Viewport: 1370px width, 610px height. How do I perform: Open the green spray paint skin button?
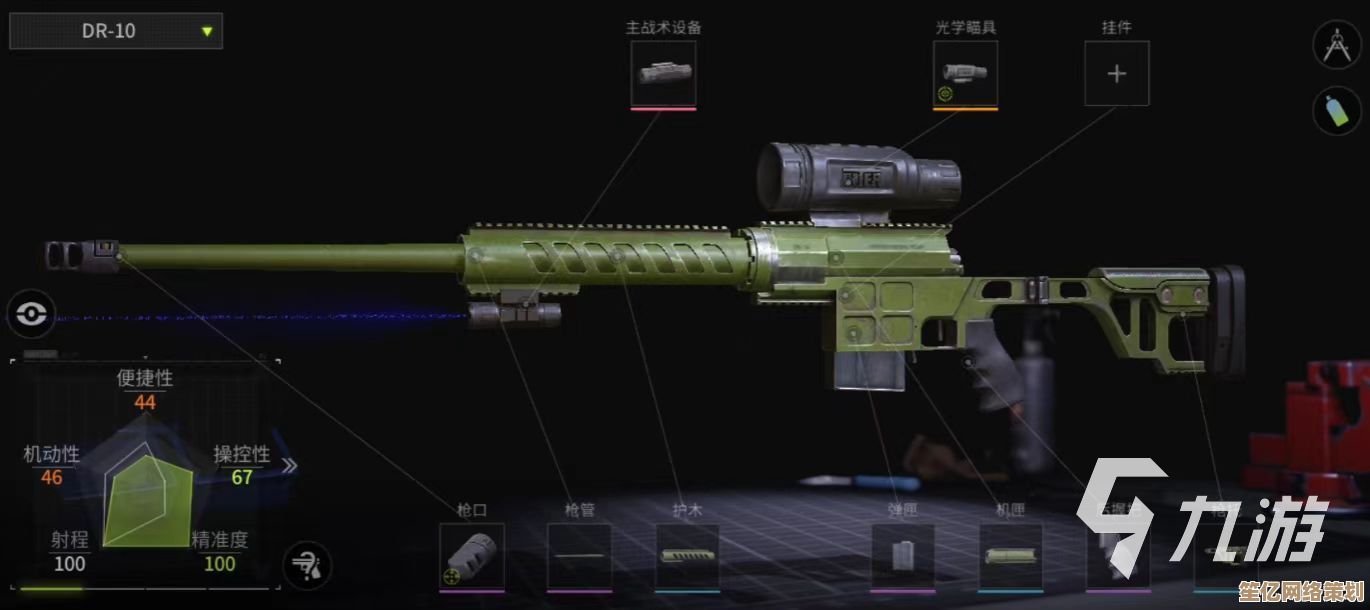click(x=1337, y=111)
